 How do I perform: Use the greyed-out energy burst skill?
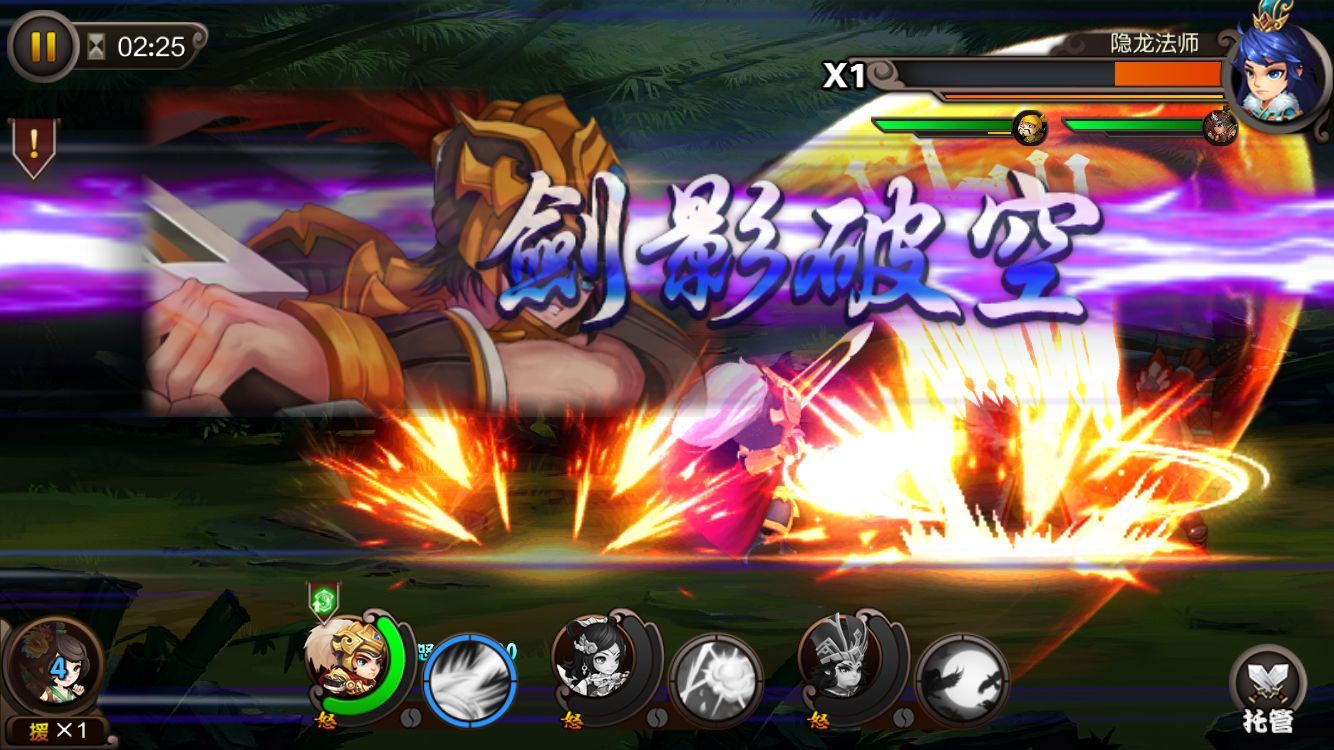click(716, 682)
